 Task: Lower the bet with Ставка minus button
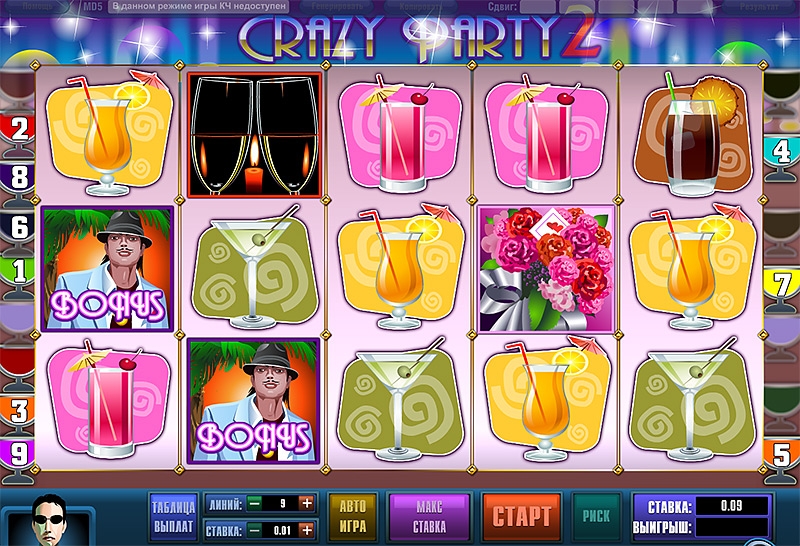click(255, 530)
